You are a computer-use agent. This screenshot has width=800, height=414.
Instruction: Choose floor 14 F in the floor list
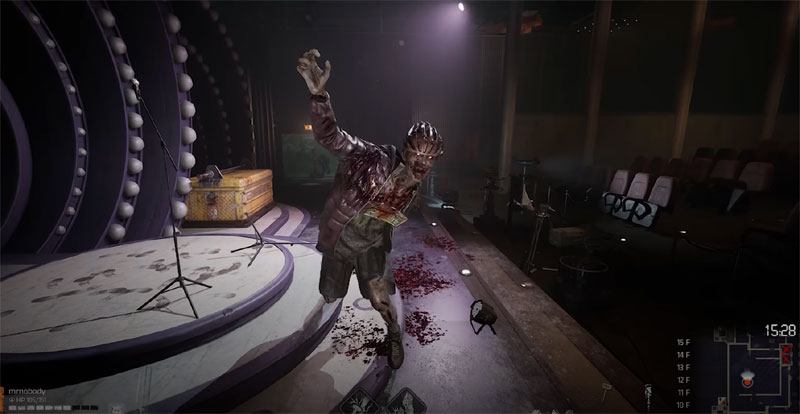(x=684, y=355)
